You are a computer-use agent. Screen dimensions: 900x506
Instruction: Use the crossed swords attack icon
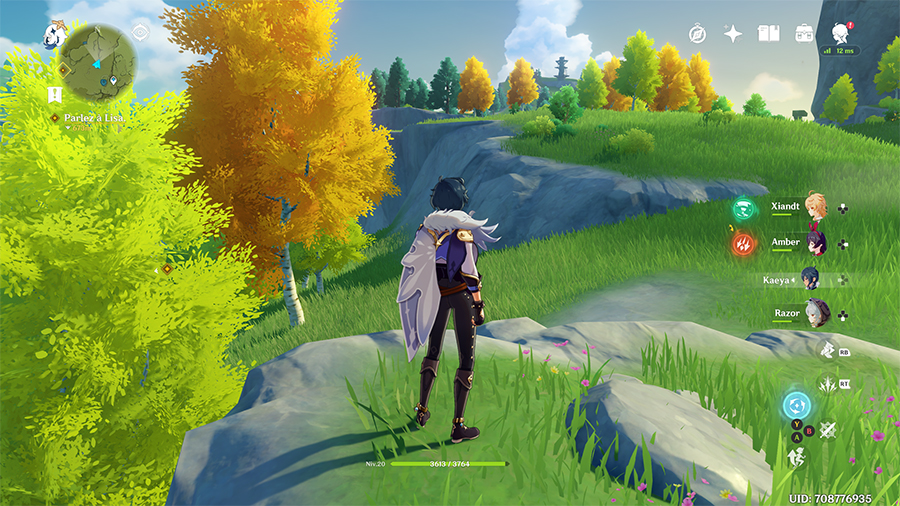pos(828,430)
